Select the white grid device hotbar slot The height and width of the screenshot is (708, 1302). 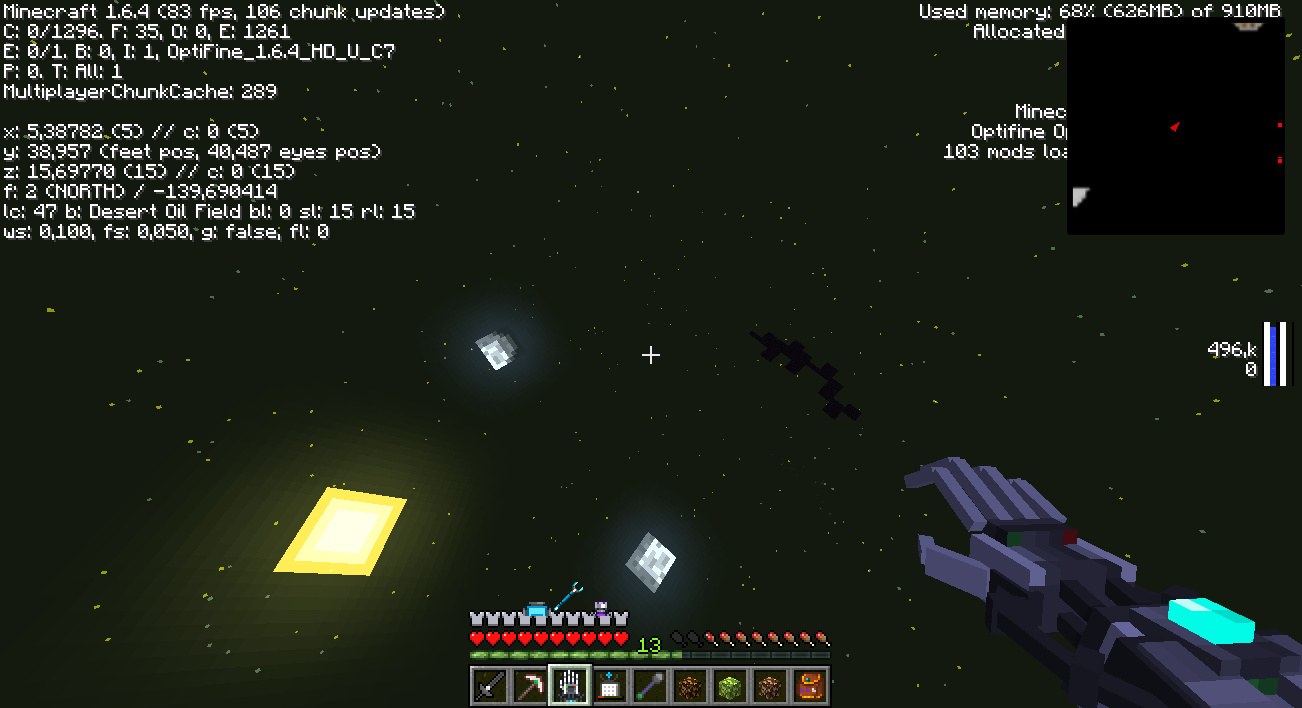click(x=610, y=686)
